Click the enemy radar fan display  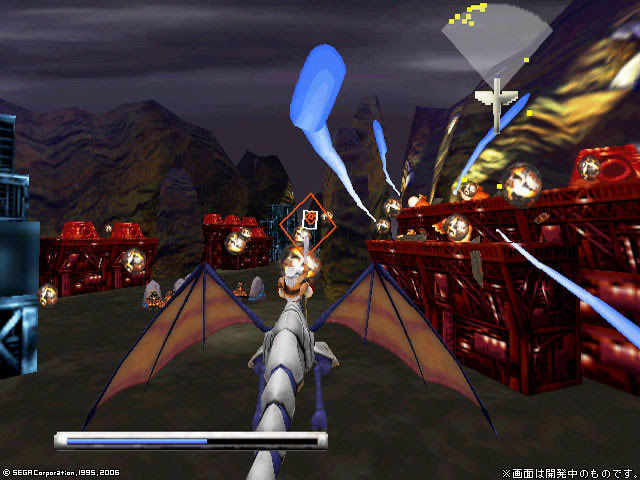coord(495,45)
